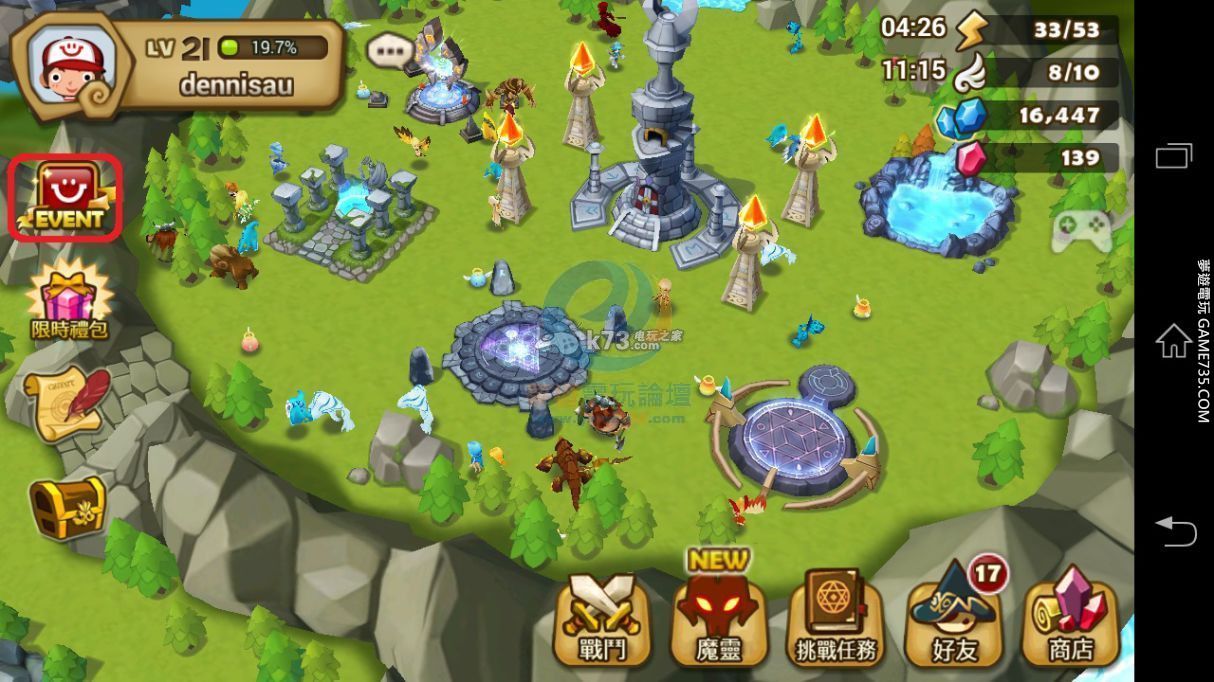Open the chat speech bubble
The width and height of the screenshot is (1214, 682).
coord(389,50)
